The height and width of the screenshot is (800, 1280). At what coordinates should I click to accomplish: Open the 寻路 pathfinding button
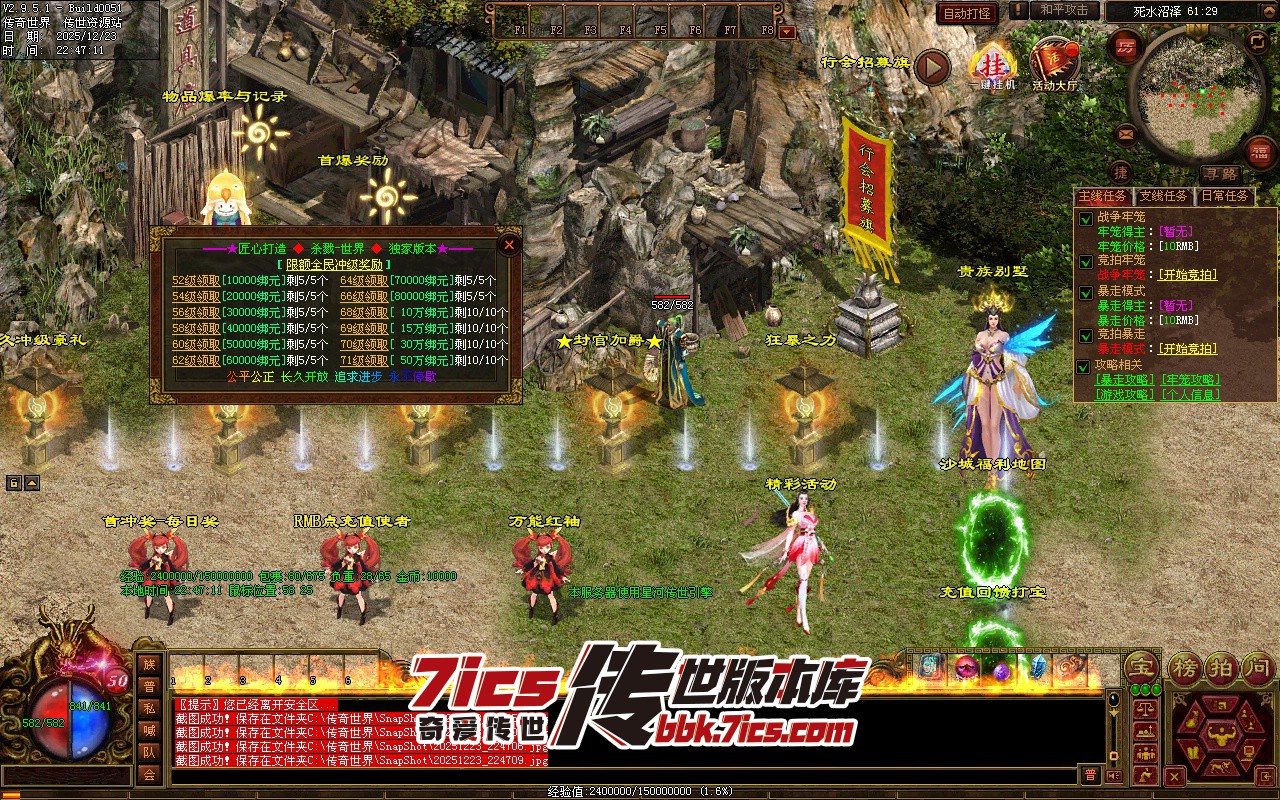[x=1220, y=174]
